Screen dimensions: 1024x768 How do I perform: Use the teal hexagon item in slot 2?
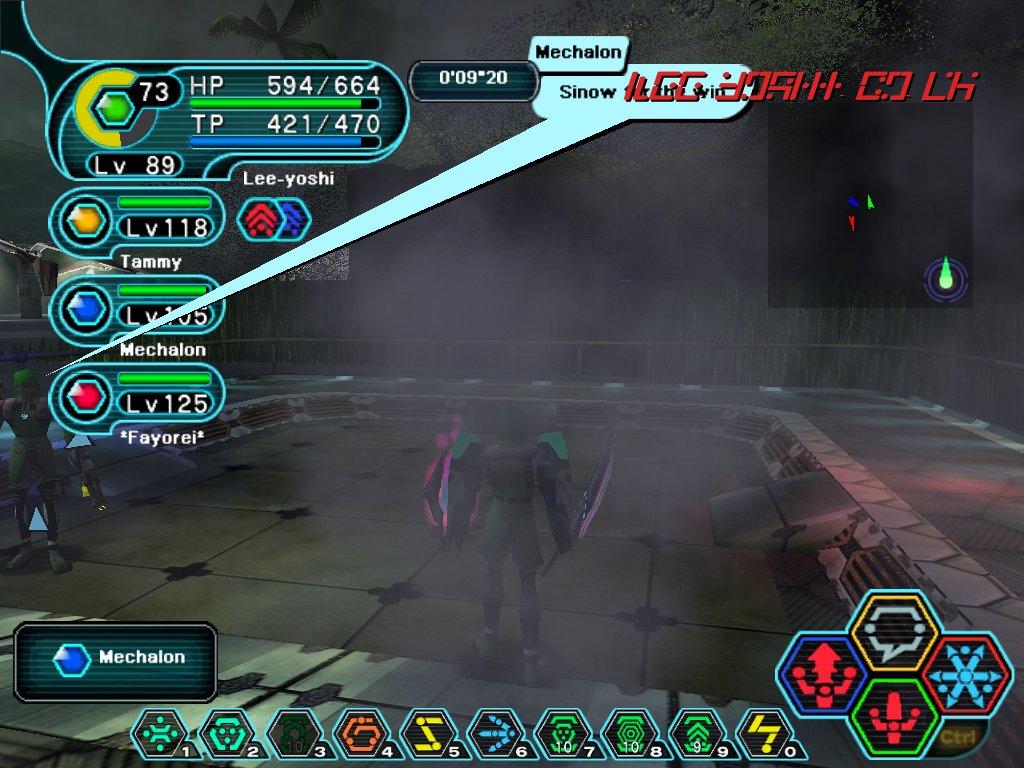[x=227, y=736]
